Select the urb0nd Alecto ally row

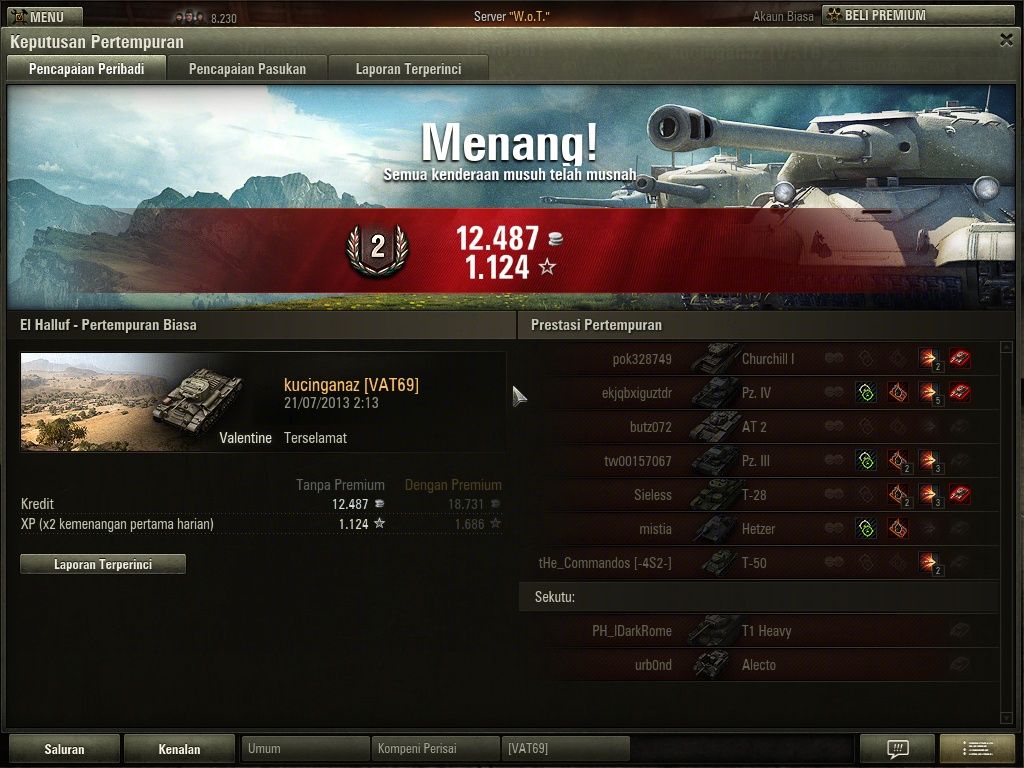[x=758, y=665]
